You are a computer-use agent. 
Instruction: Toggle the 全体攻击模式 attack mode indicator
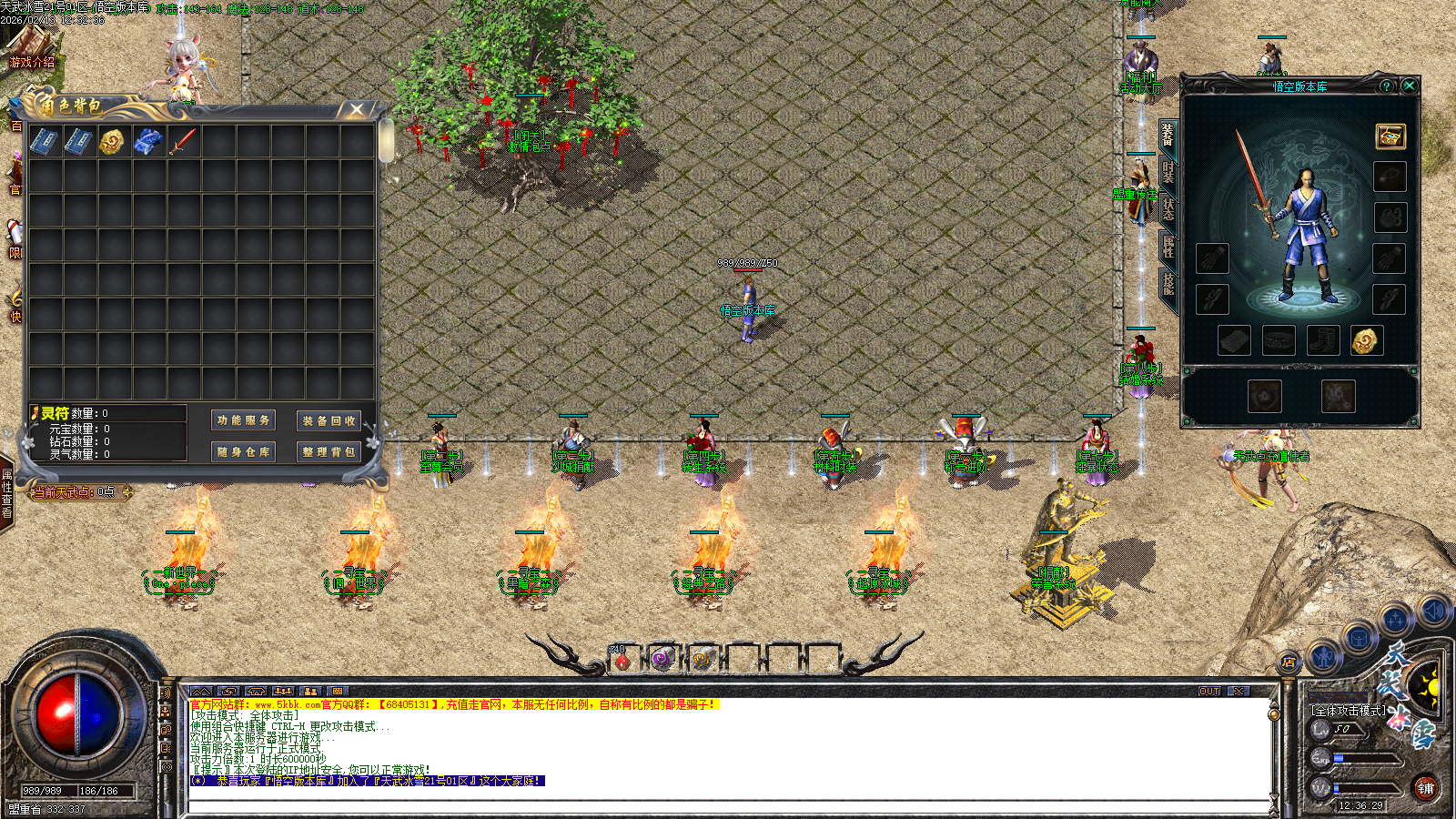coord(1349,711)
